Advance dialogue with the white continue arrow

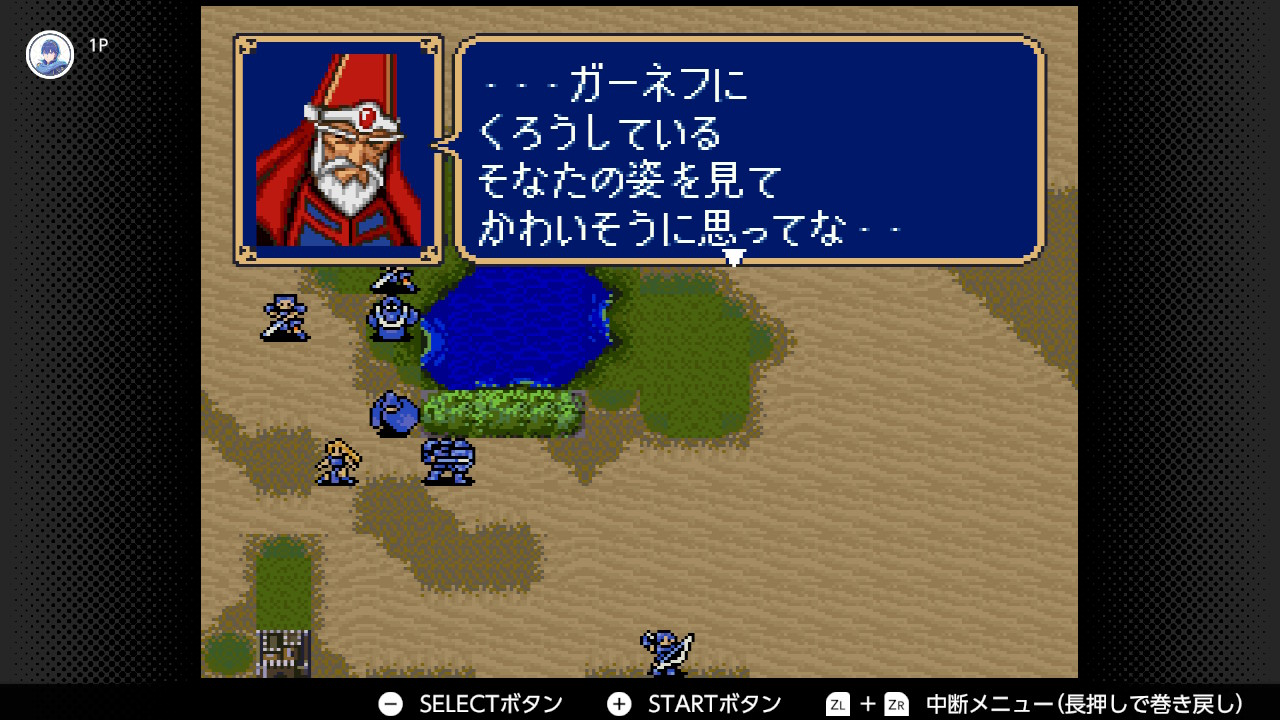734,258
